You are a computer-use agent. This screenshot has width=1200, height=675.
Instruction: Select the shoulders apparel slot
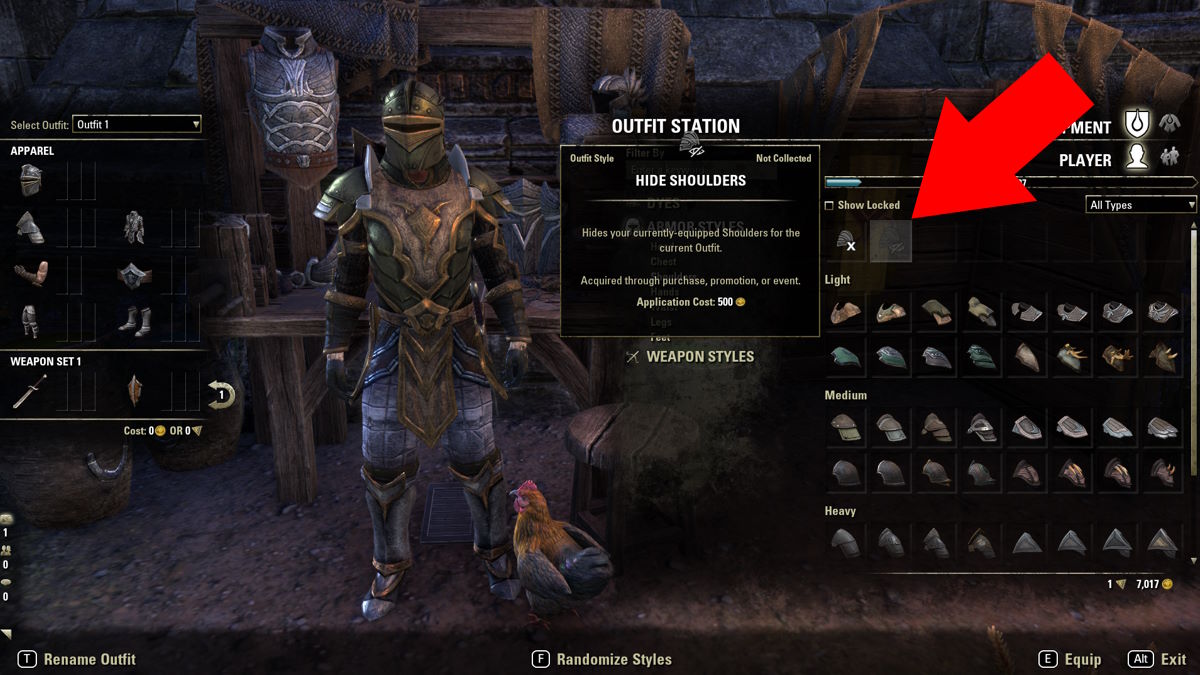30,227
